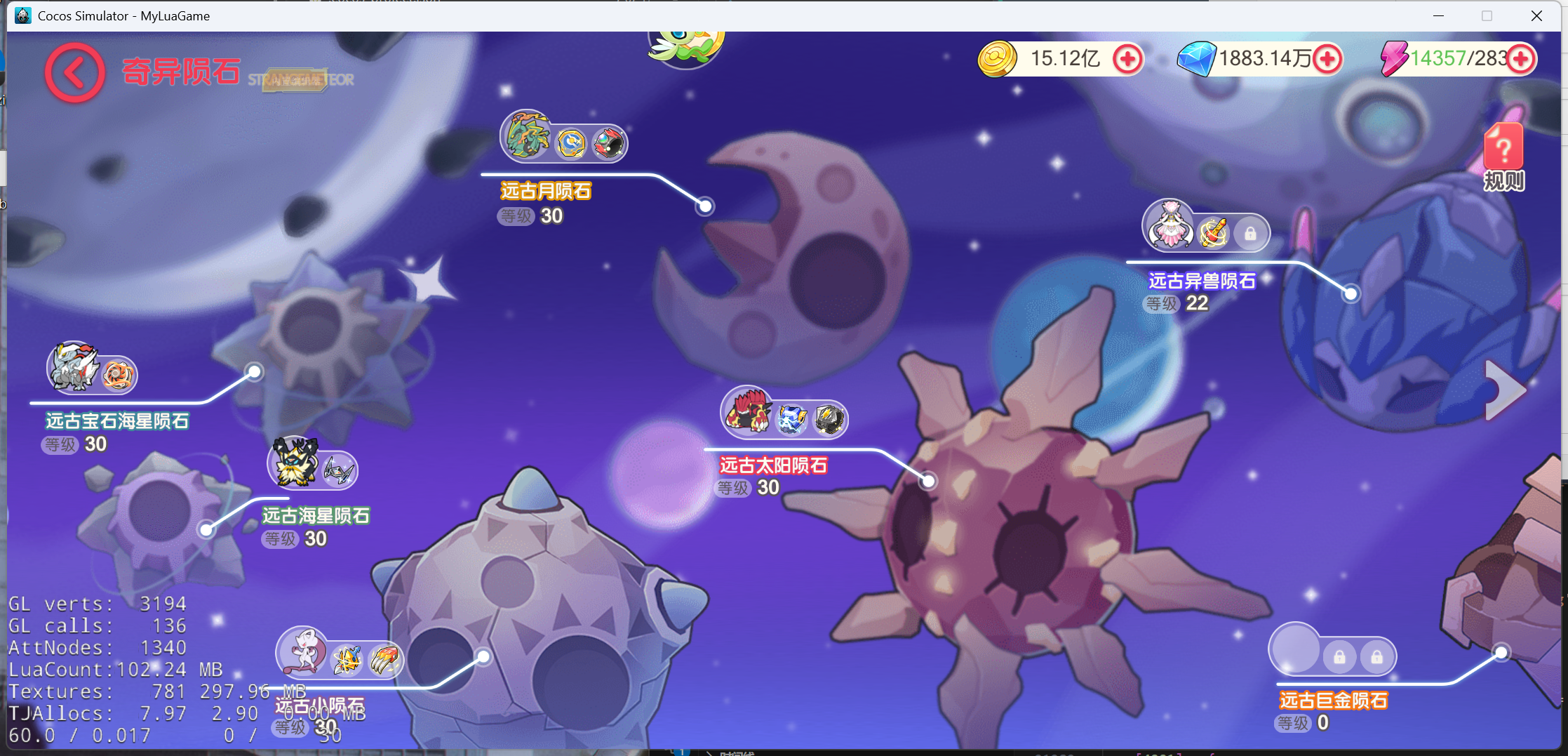Add blue diamonds with the plus button

tap(1327, 59)
